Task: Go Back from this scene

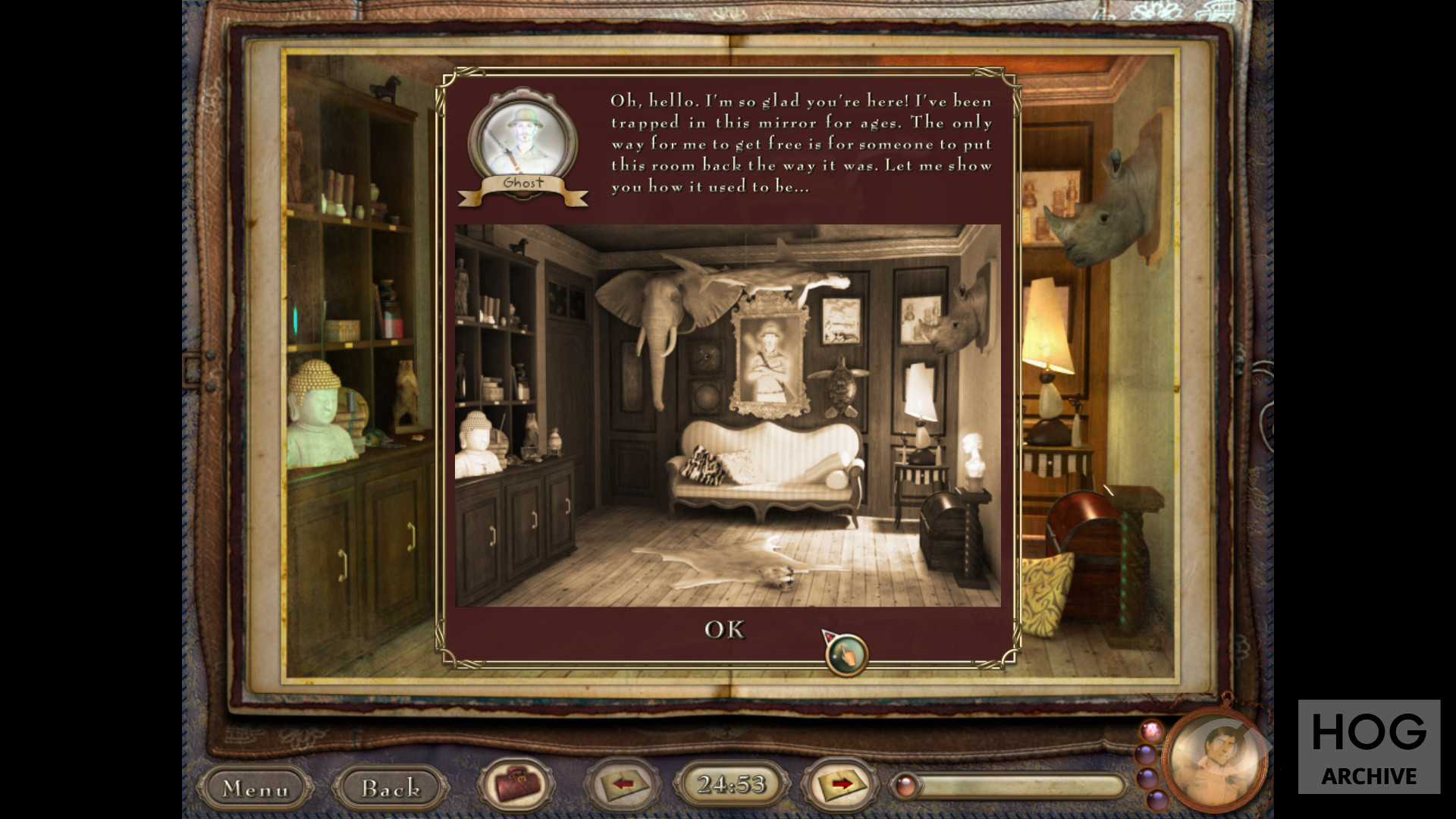Action: [390, 789]
